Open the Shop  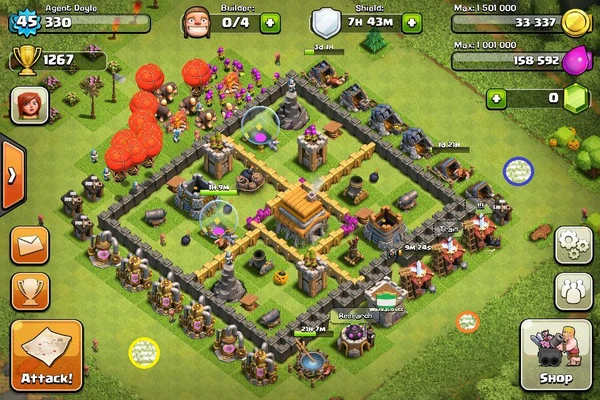555,354
